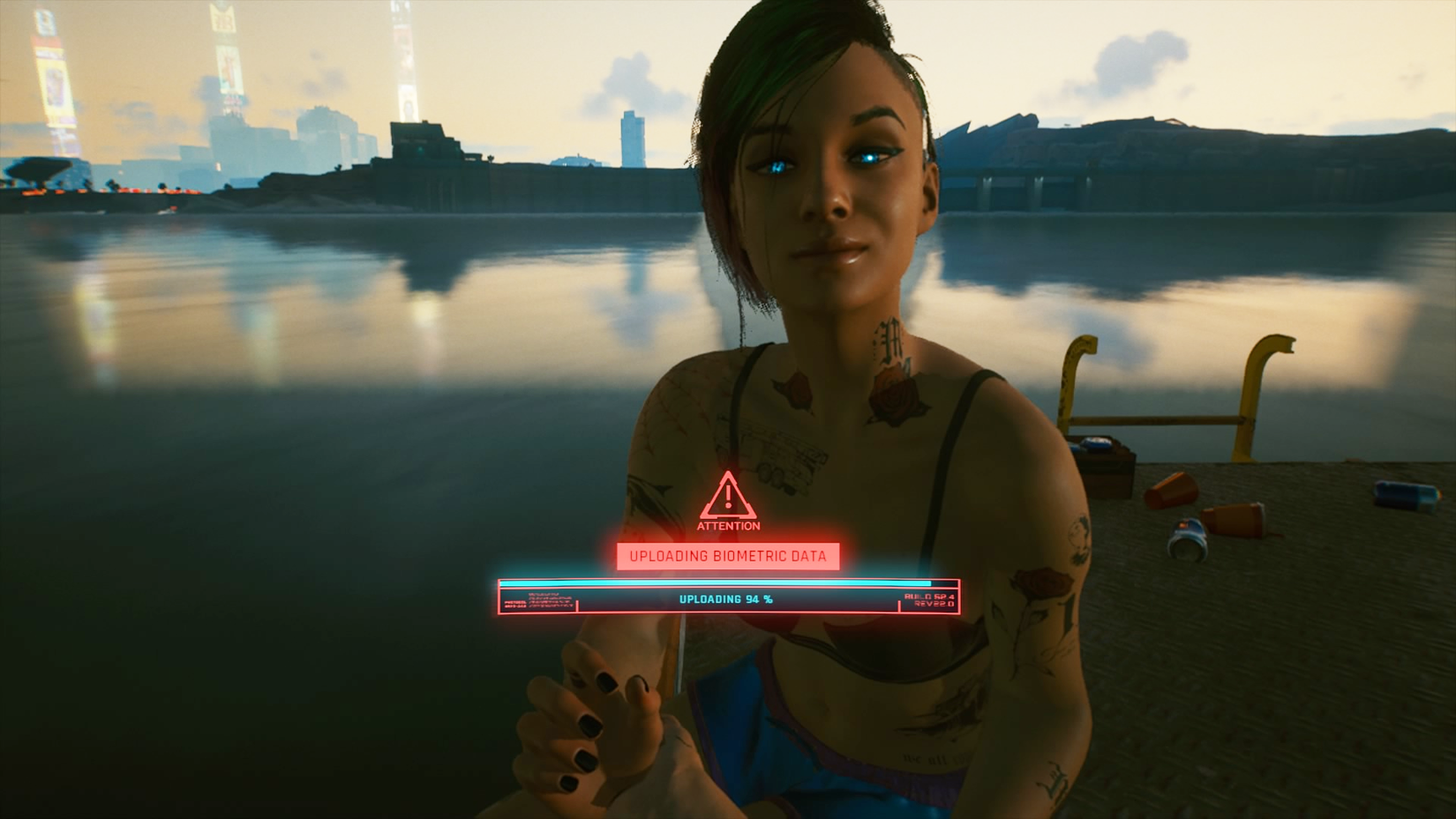Click the crushed can near the cup
The height and width of the screenshot is (819, 1456).
click(x=1187, y=540)
